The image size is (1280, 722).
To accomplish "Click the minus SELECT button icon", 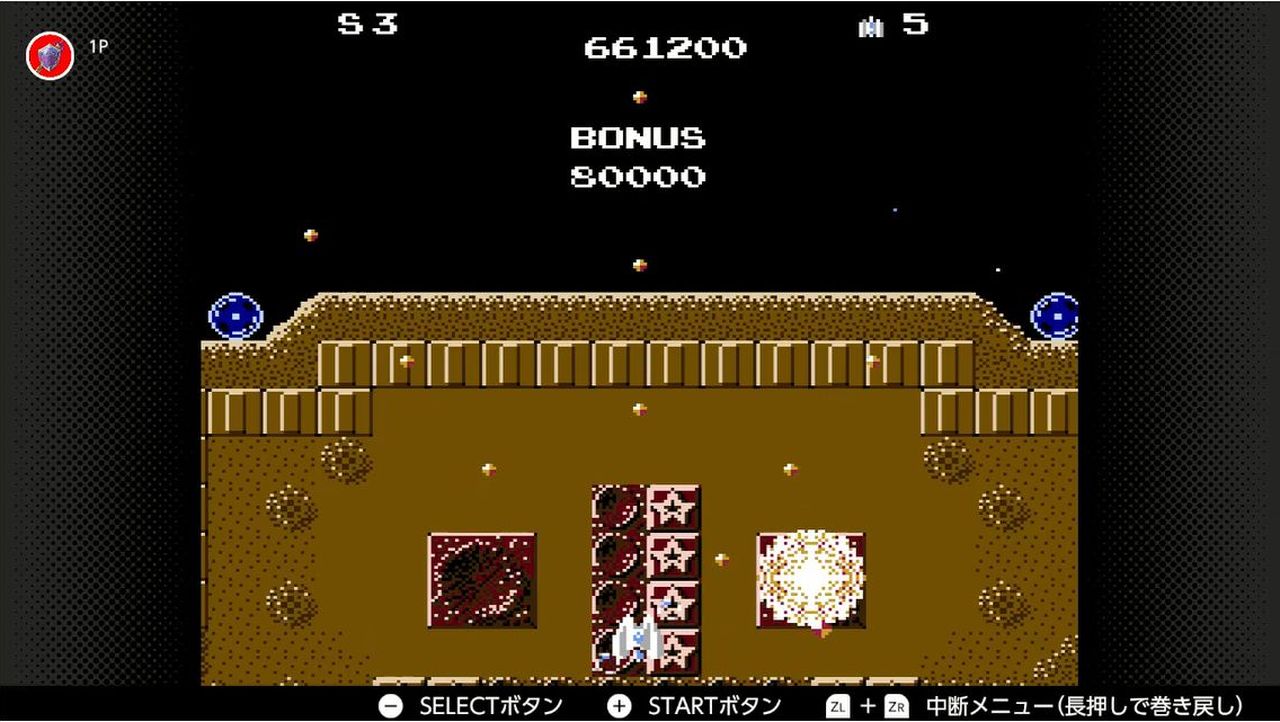I will point(390,705).
